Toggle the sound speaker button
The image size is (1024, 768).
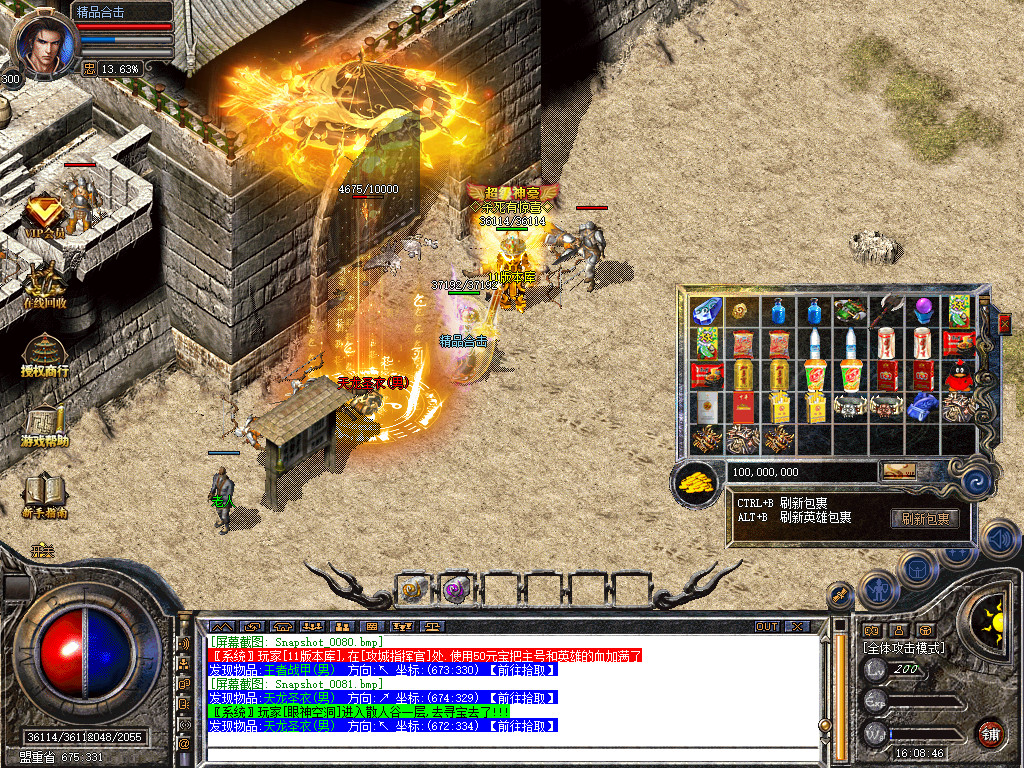999,539
